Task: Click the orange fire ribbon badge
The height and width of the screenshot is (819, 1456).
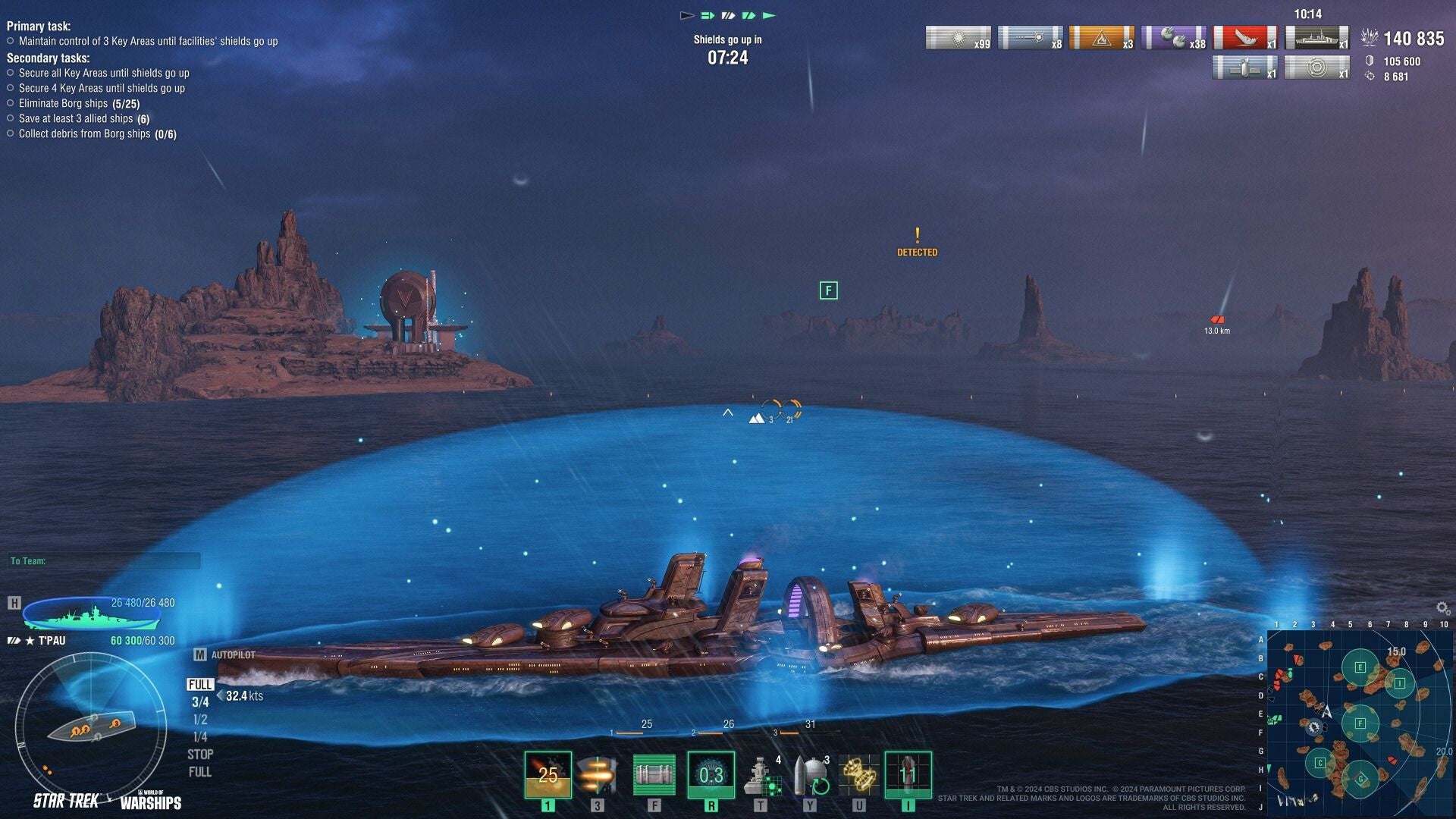Action: 1101,37
